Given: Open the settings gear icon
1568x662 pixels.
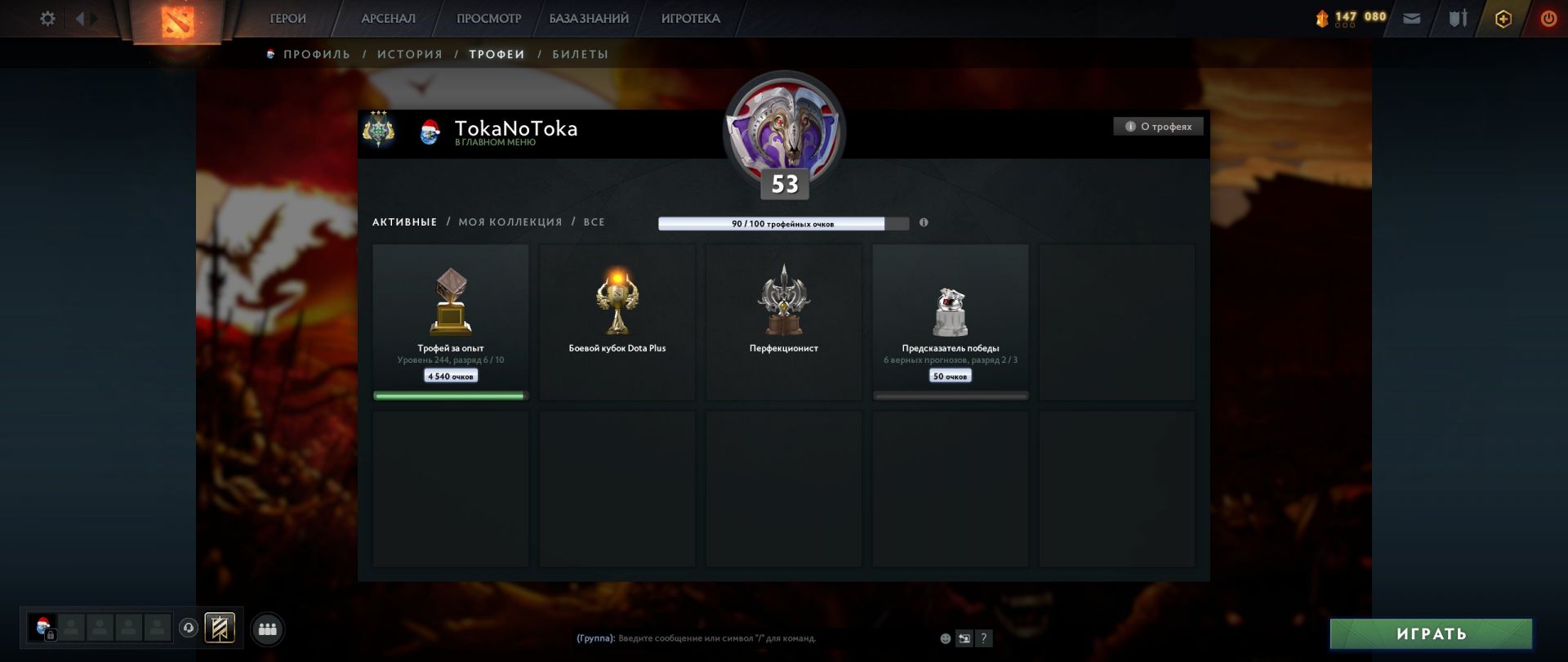Looking at the screenshot, I should (x=47, y=18).
